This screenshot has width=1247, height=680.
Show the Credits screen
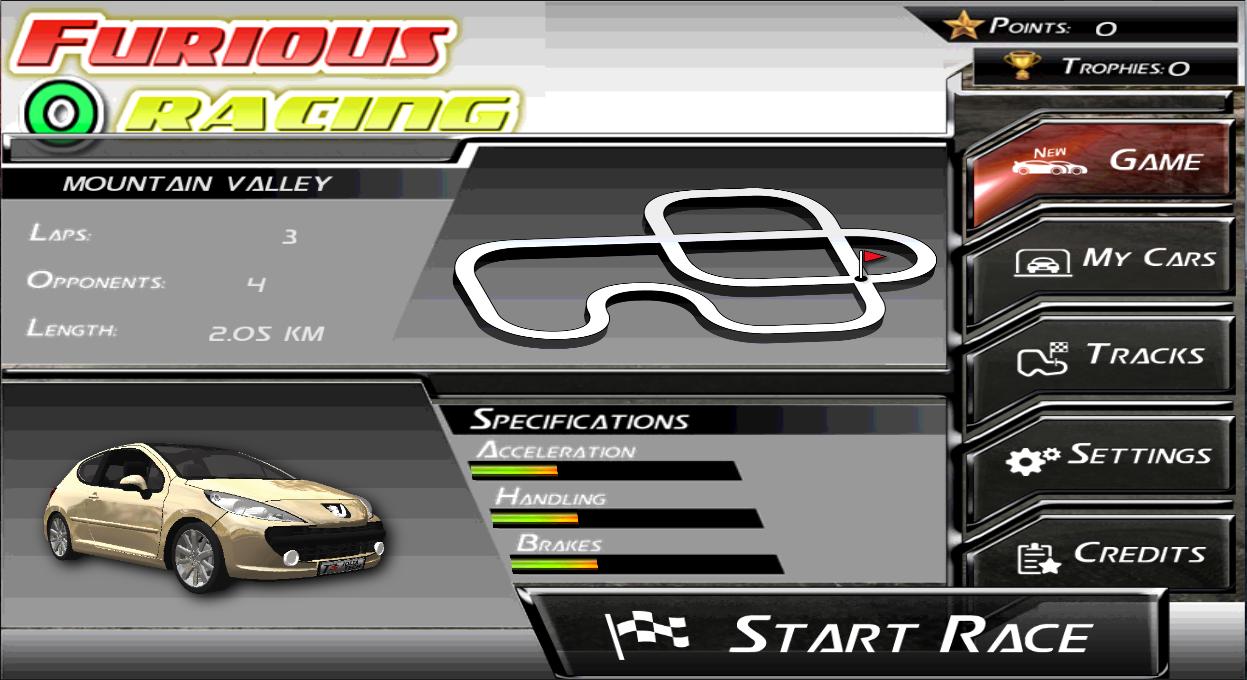[x=1100, y=555]
